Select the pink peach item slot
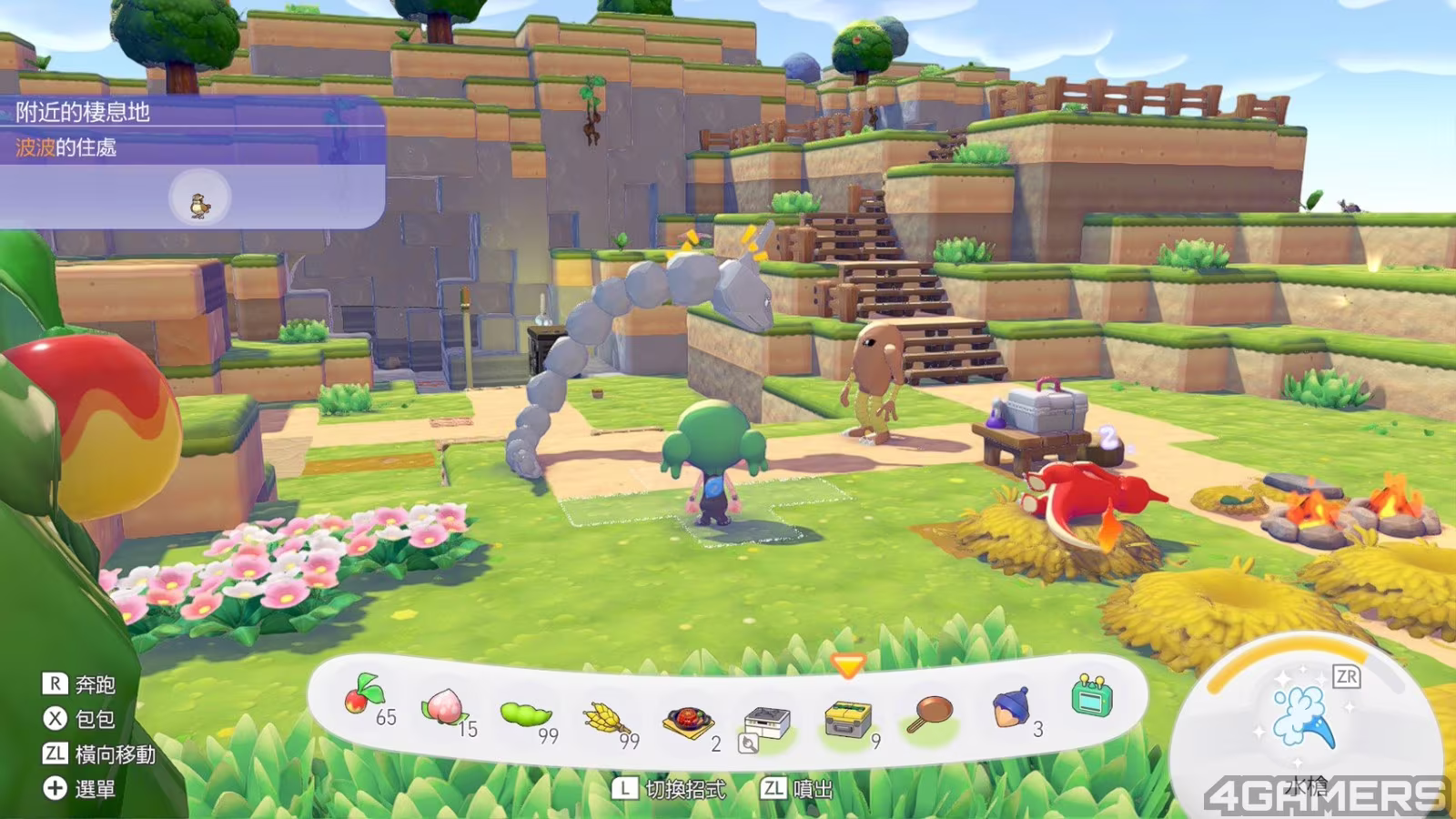 click(443, 707)
